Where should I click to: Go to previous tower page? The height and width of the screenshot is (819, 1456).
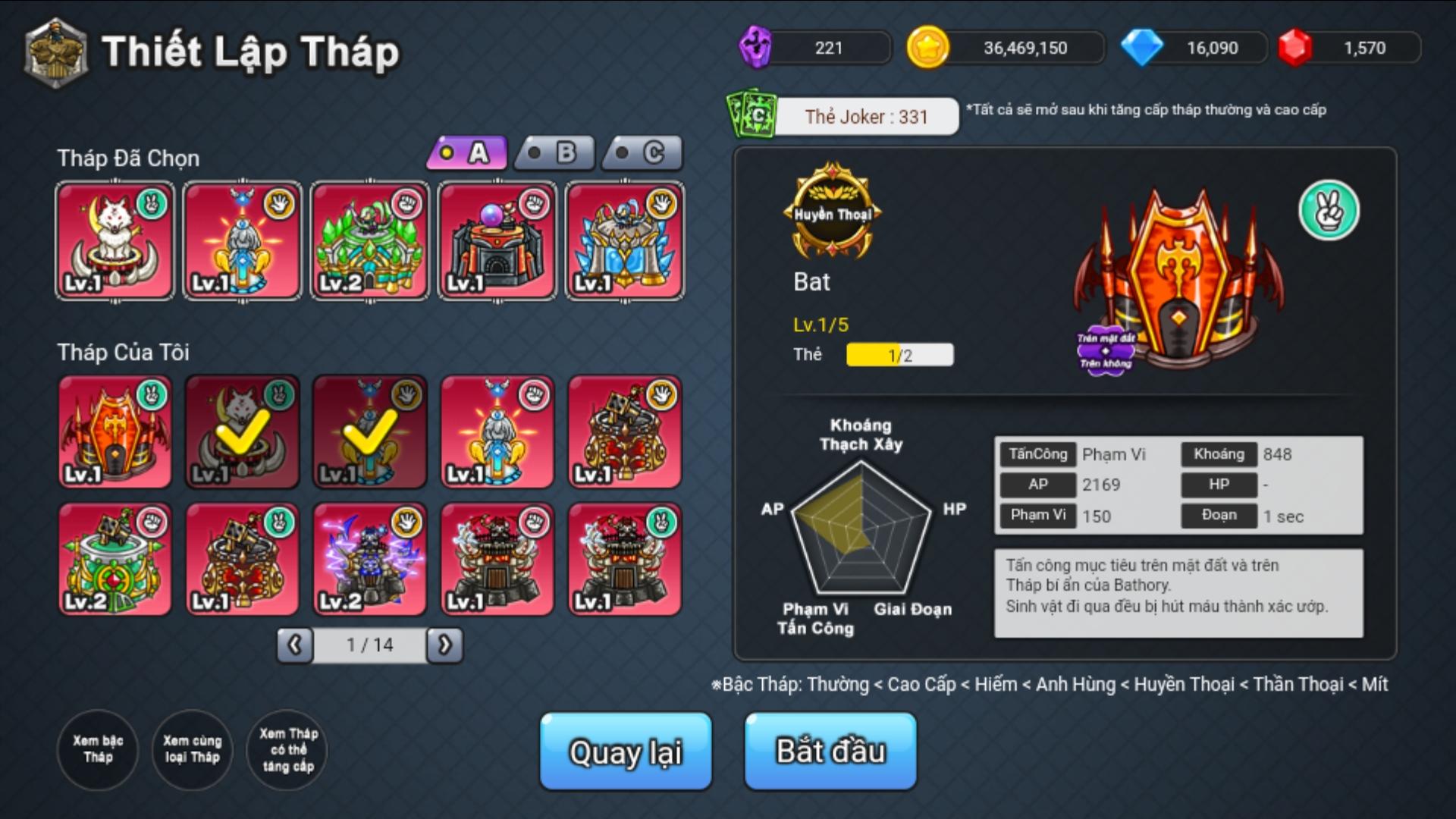tap(295, 645)
